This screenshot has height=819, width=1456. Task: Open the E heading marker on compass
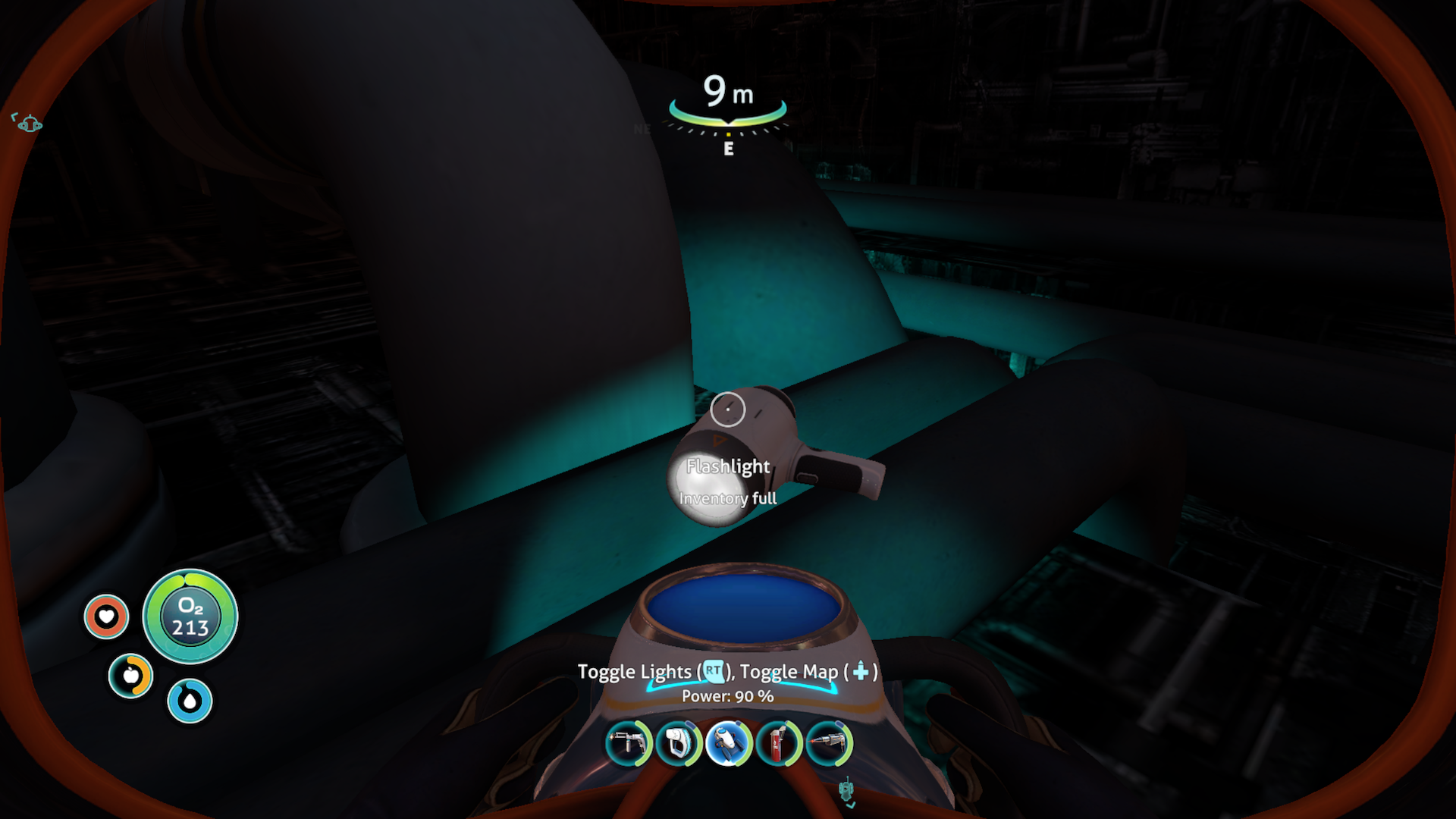(x=729, y=149)
